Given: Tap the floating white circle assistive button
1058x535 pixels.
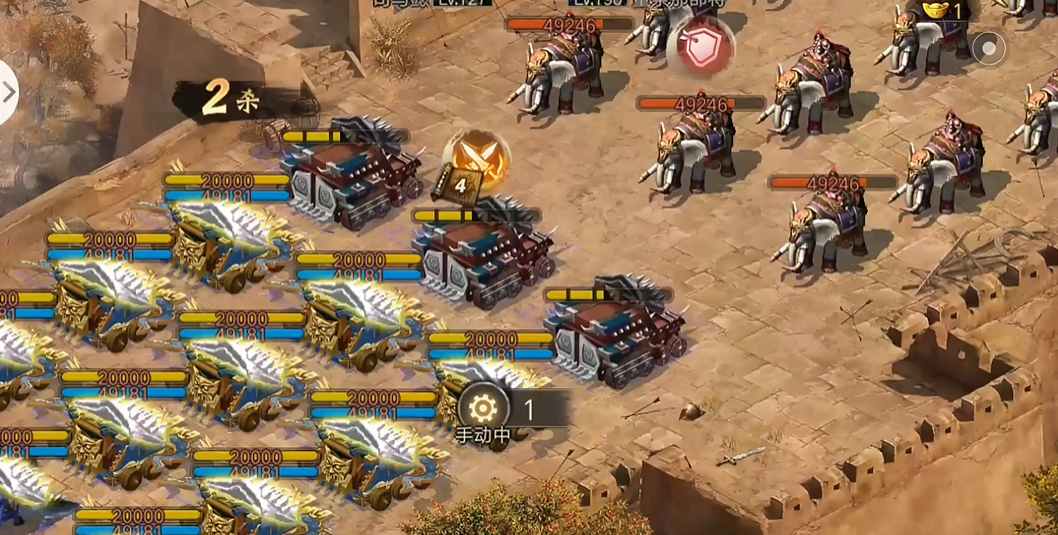Looking at the screenshot, I should pos(988,47).
